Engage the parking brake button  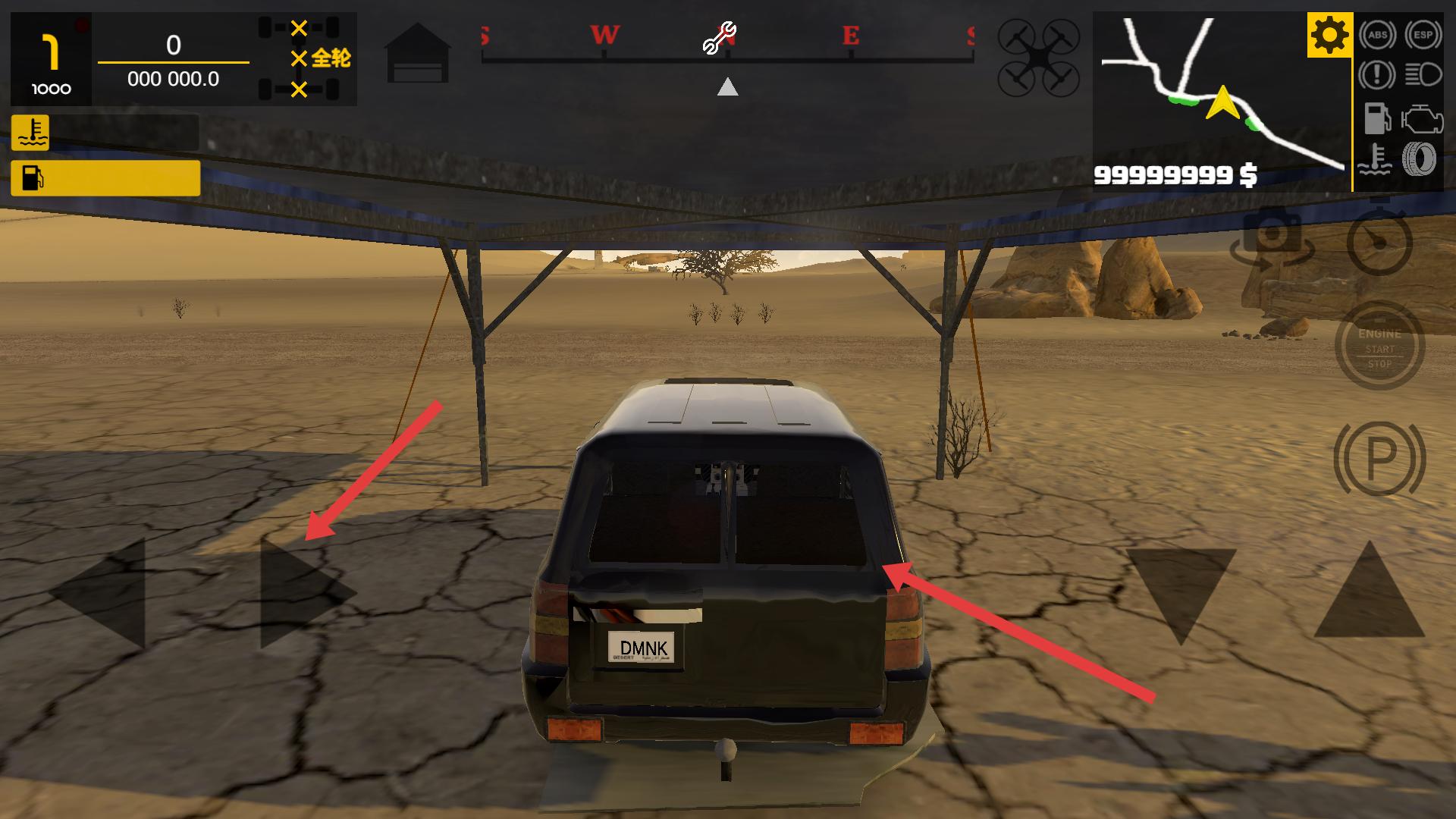coord(1379,458)
